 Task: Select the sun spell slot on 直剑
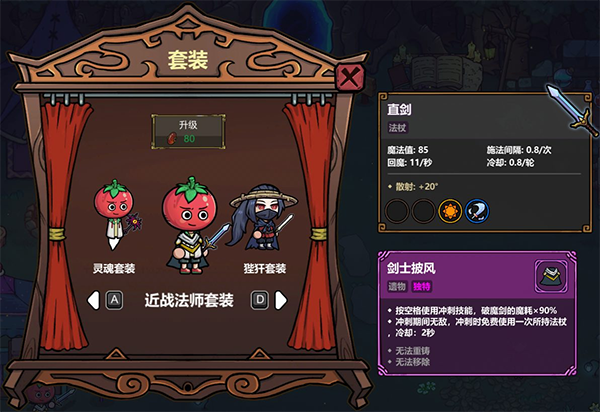click(x=452, y=212)
